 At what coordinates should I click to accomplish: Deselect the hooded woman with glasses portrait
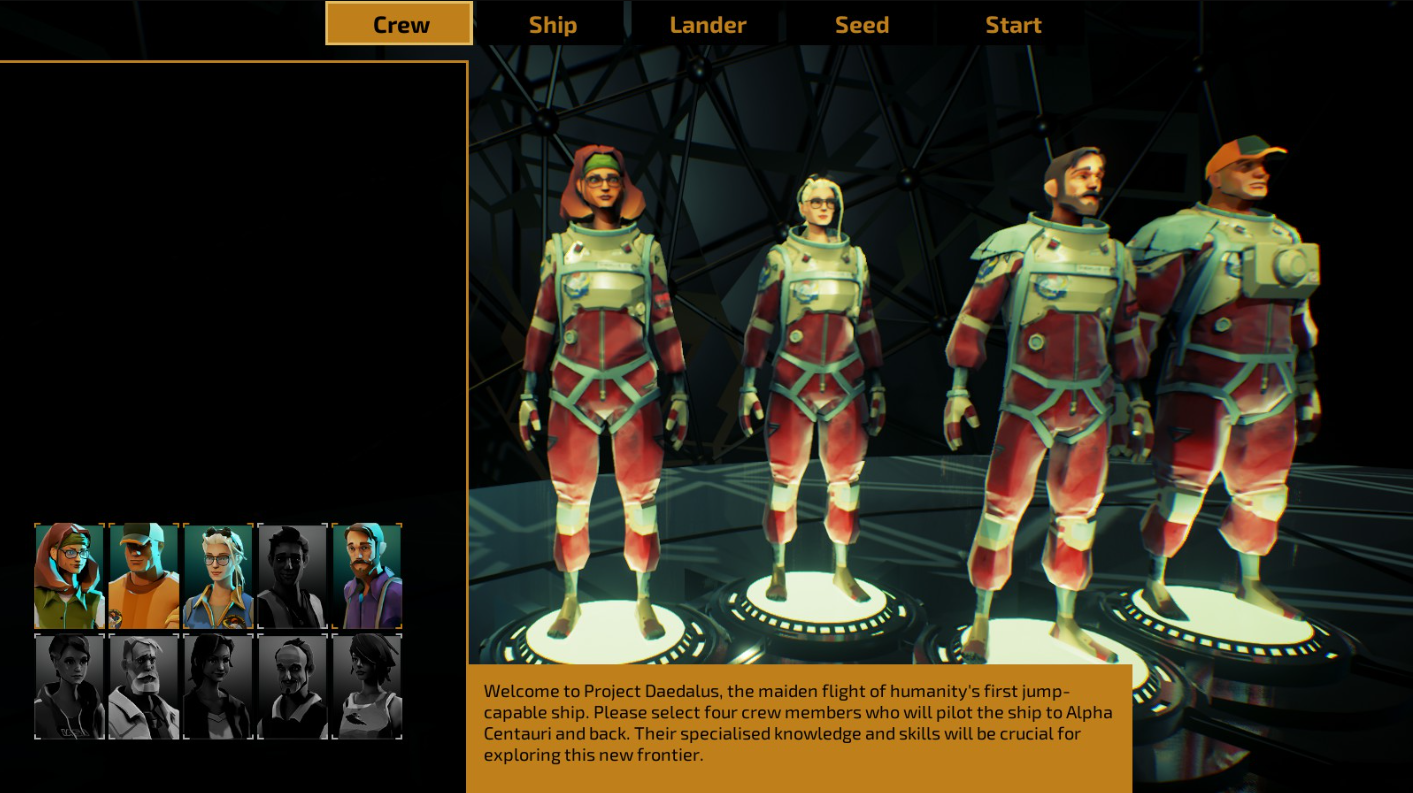pos(70,576)
